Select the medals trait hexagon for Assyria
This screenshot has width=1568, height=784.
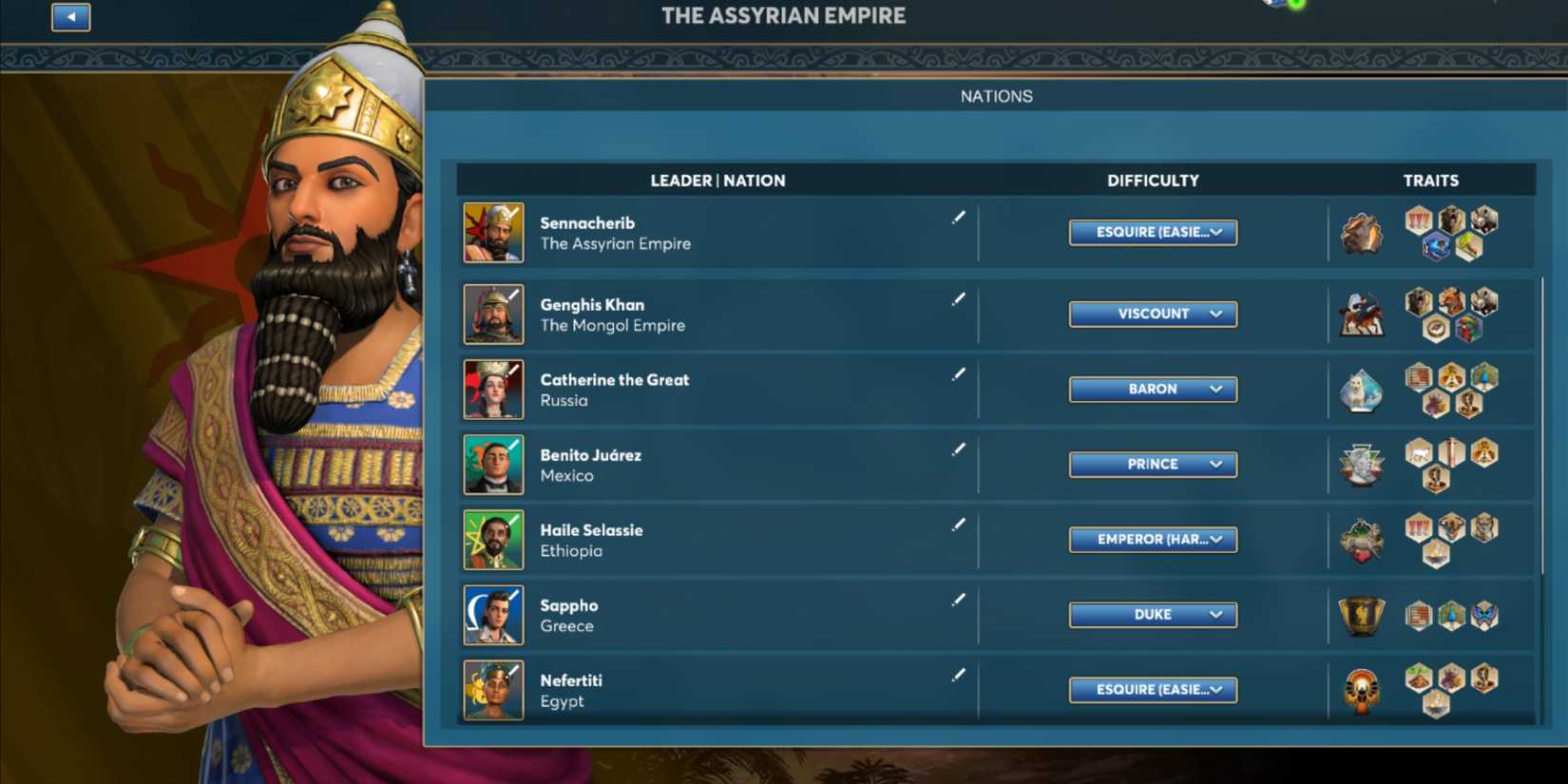1420,220
